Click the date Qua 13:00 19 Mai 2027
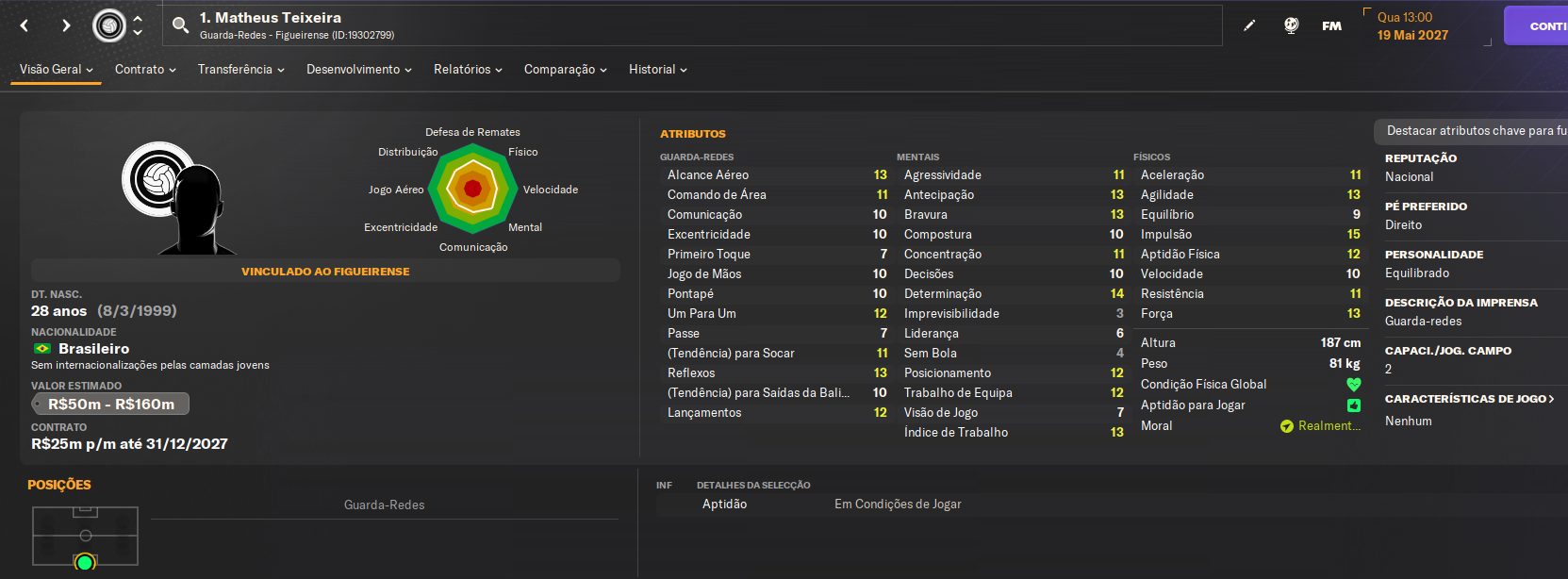This screenshot has width=1568, height=579. pos(1412,26)
